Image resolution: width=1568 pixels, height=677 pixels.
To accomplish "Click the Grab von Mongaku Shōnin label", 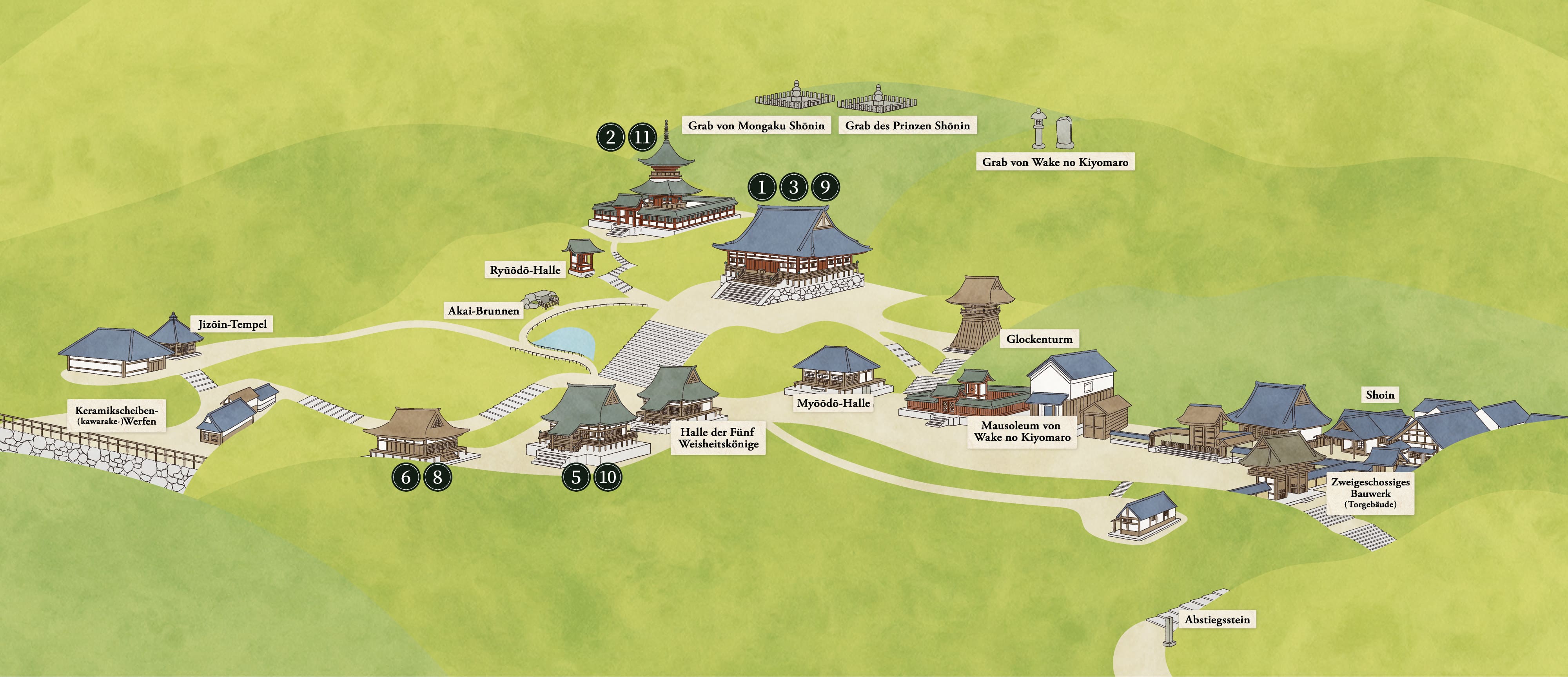I will pos(756,126).
